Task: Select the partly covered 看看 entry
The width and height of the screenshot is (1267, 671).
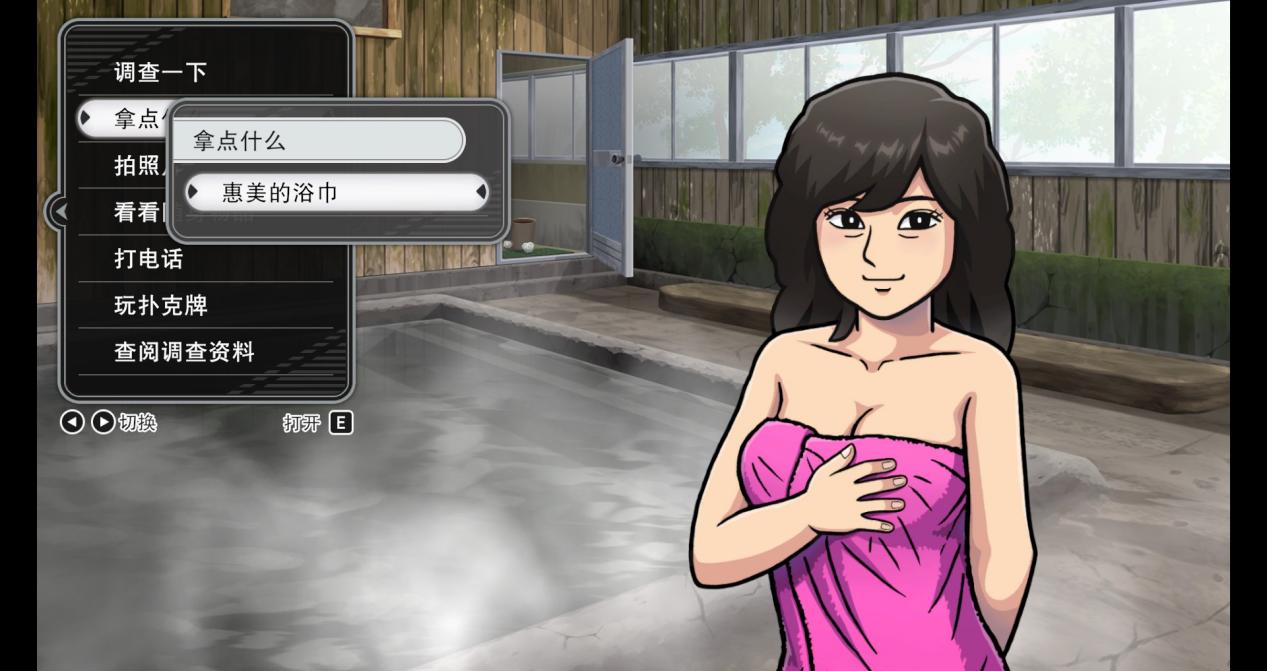Action: point(134,212)
